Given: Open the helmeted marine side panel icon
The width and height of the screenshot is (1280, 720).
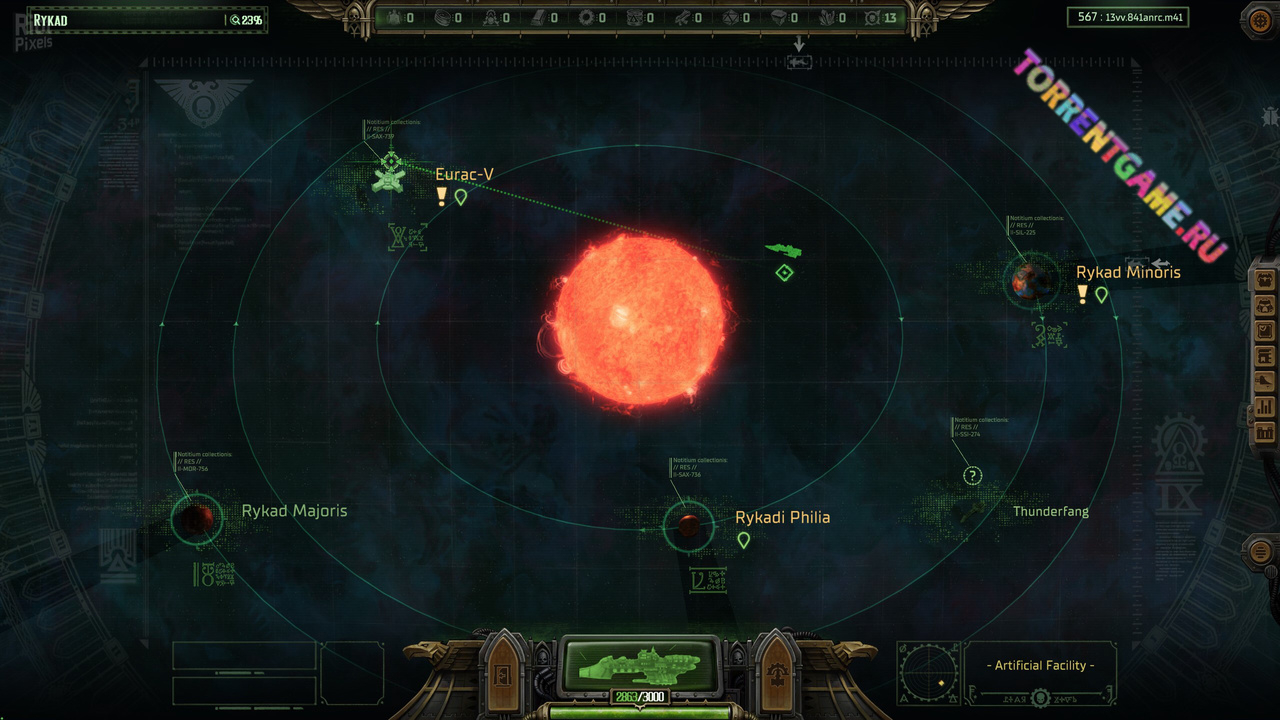Looking at the screenshot, I should click(x=1265, y=304).
